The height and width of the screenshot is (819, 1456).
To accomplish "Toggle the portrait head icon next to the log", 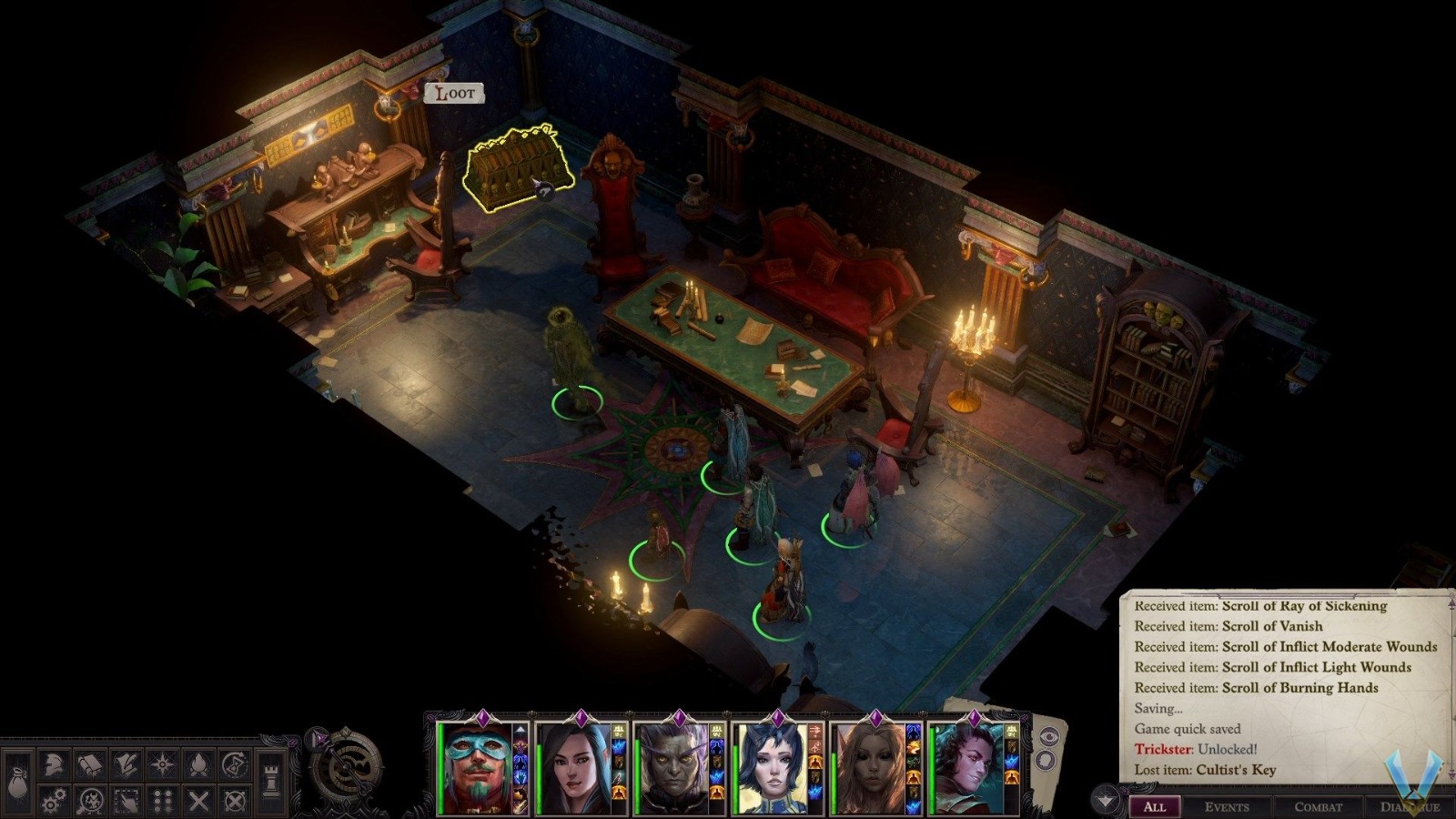I will click(x=1046, y=760).
